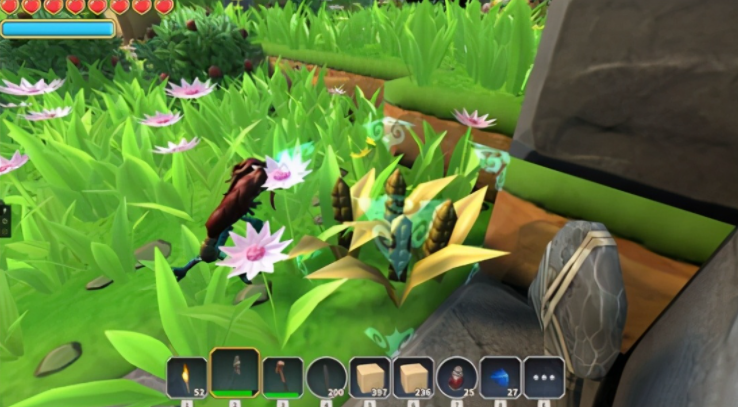Screen dimensions: 738x407
Task: Choose the blue crystal slot
Action: [500, 378]
